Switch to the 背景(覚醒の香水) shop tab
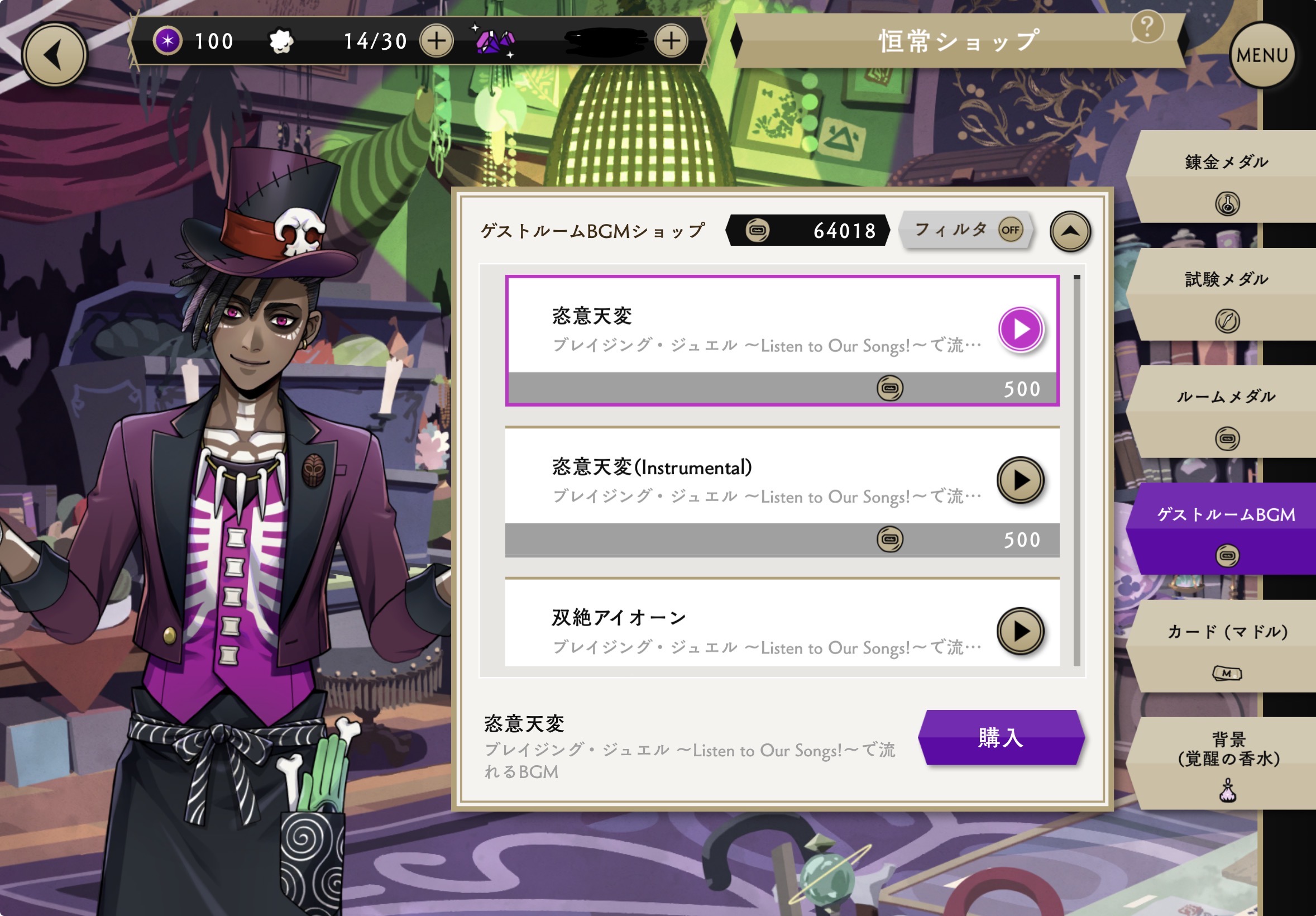 tap(1227, 764)
